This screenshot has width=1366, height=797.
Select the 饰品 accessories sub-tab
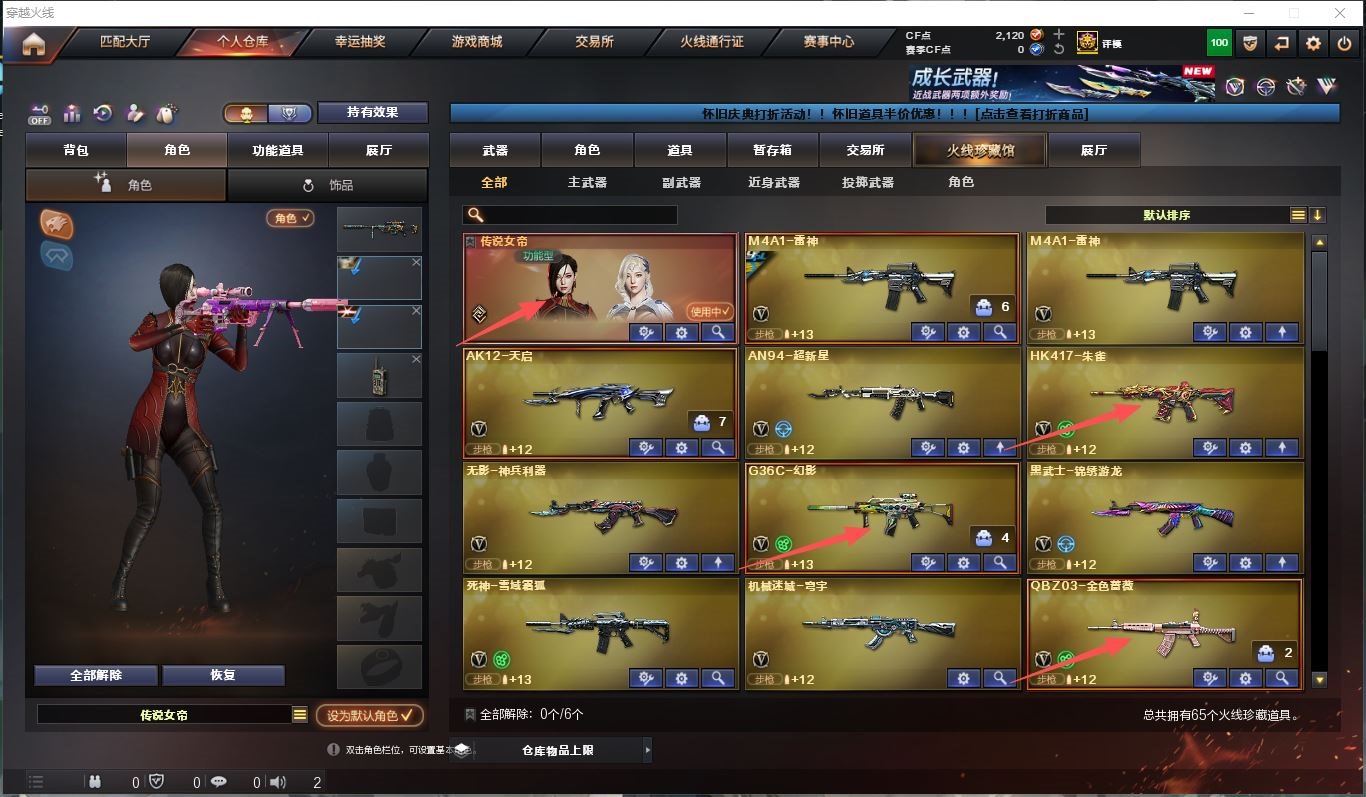pyautogui.click(x=328, y=185)
